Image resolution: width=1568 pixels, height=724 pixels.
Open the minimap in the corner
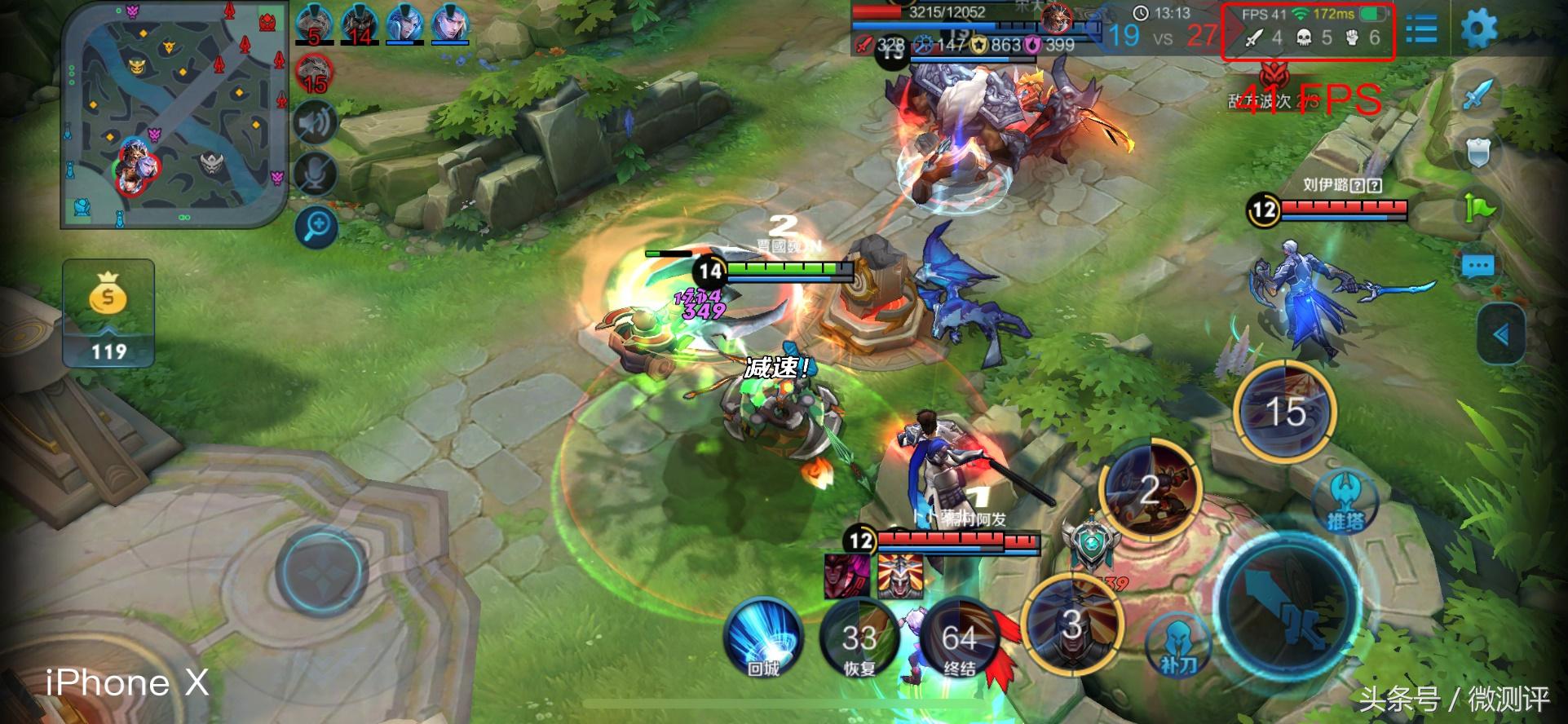tap(173, 114)
